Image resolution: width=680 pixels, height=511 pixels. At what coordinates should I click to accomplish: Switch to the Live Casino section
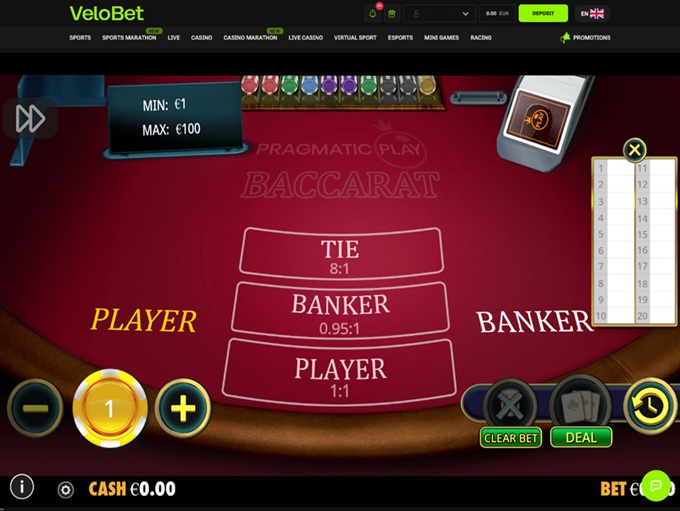306,38
